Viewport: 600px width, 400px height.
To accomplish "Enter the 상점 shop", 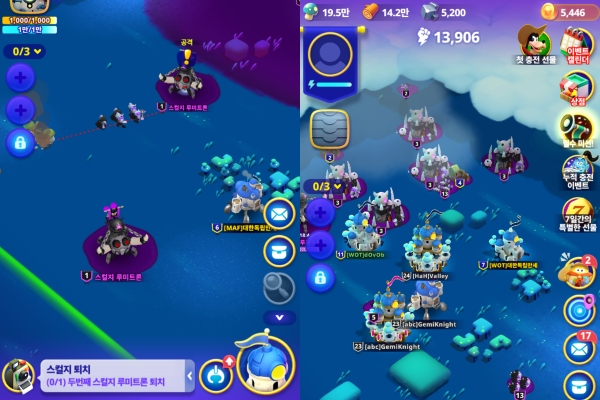I will pyautogui.click(x=579, y=90).
